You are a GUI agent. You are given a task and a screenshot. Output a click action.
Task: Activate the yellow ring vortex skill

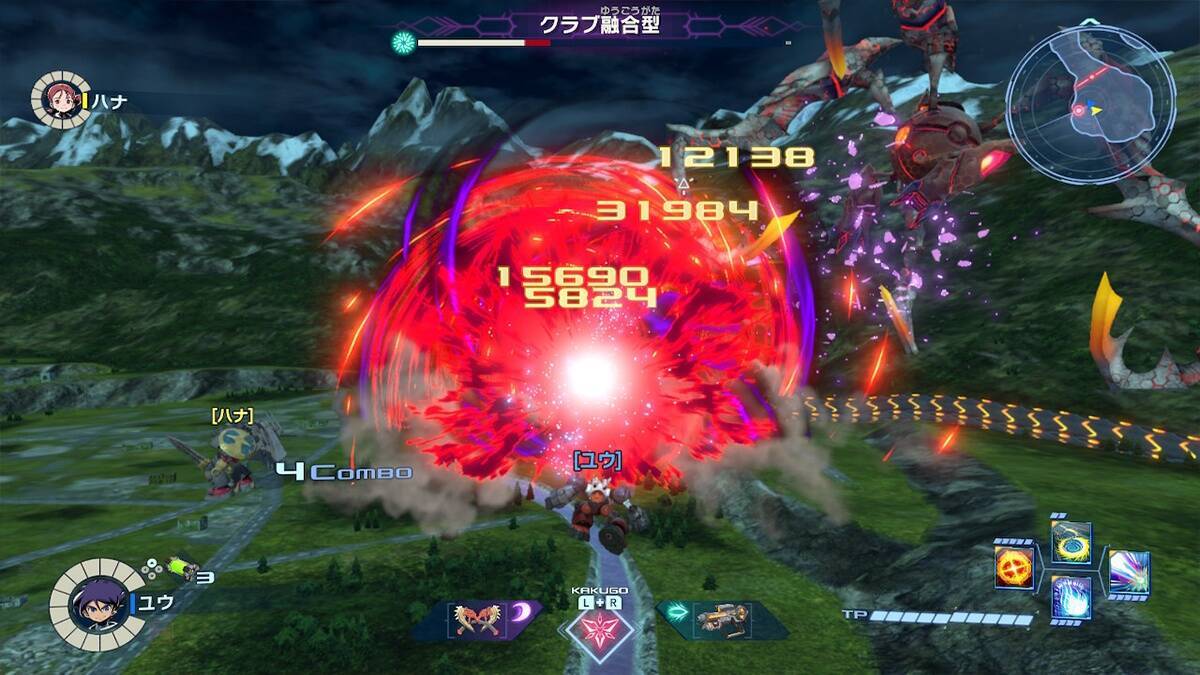pyautogui.click(x=1070, y=543)
